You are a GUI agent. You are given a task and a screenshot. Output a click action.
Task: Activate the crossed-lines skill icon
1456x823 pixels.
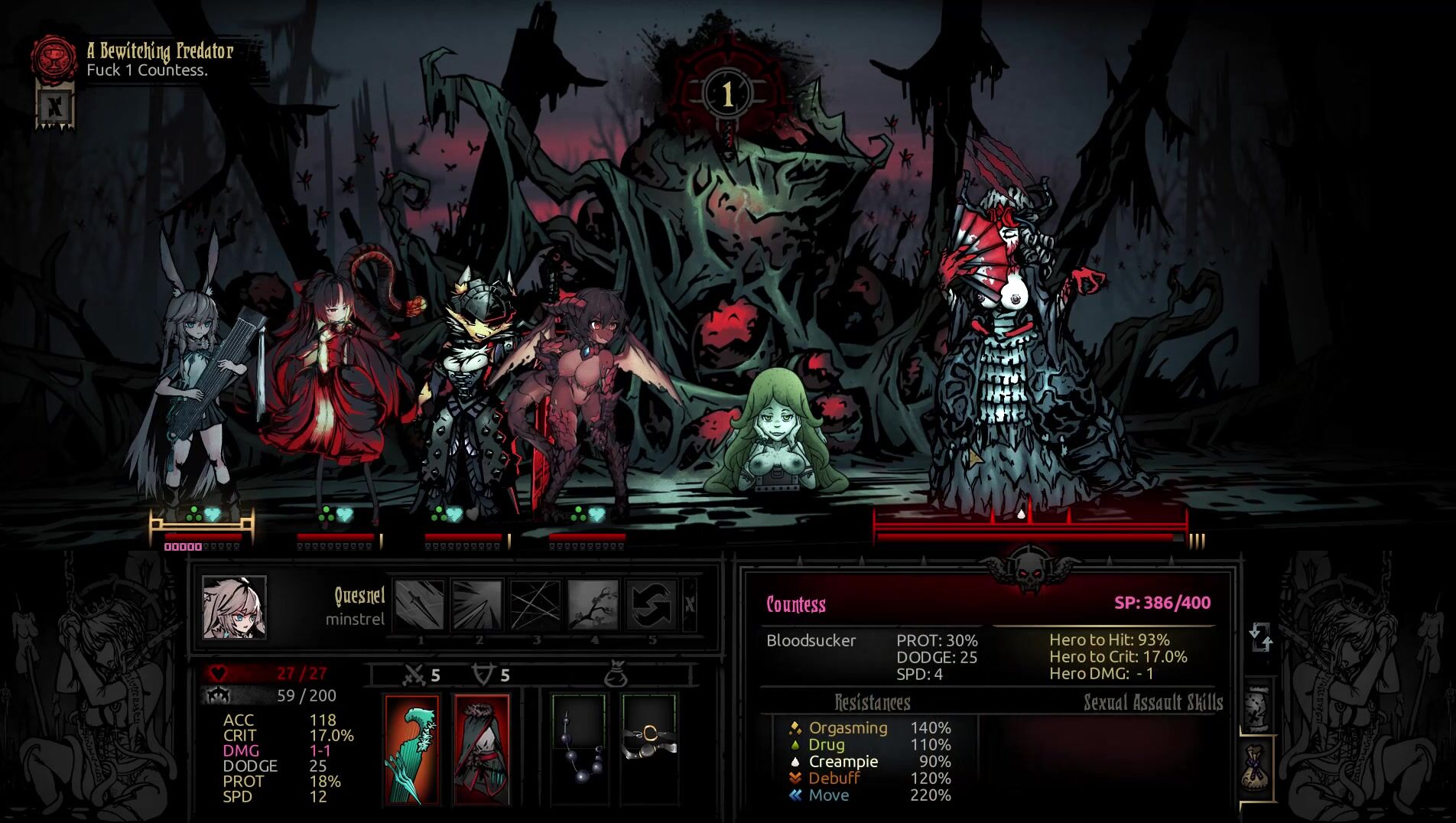535,604
